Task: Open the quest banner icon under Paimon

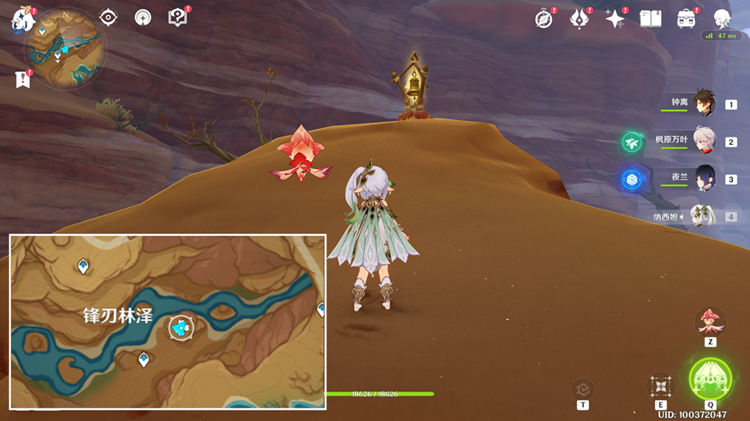Action: pos(23,80)
